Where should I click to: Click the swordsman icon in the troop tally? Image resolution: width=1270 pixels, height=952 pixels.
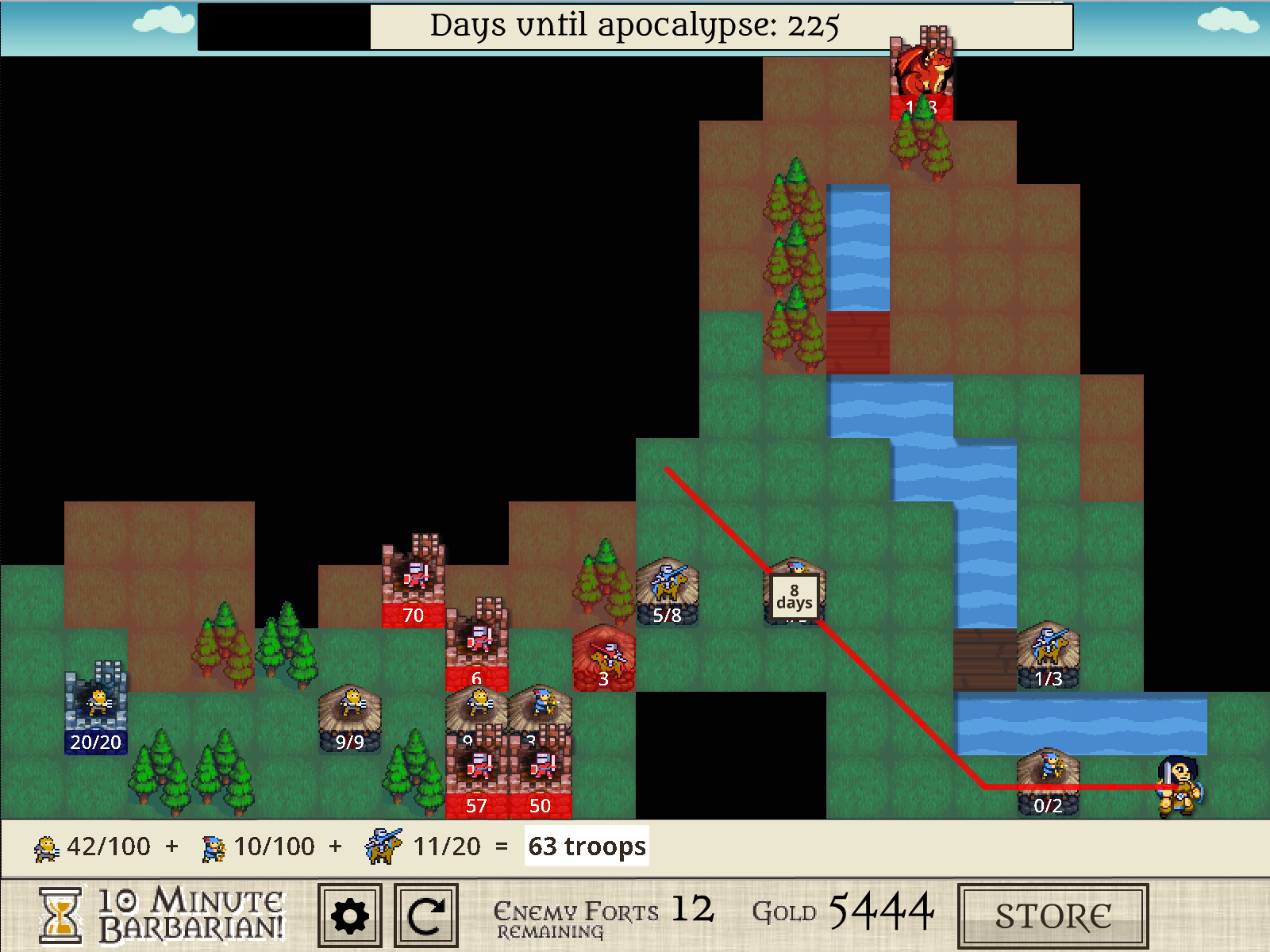(x=46, y=846)
